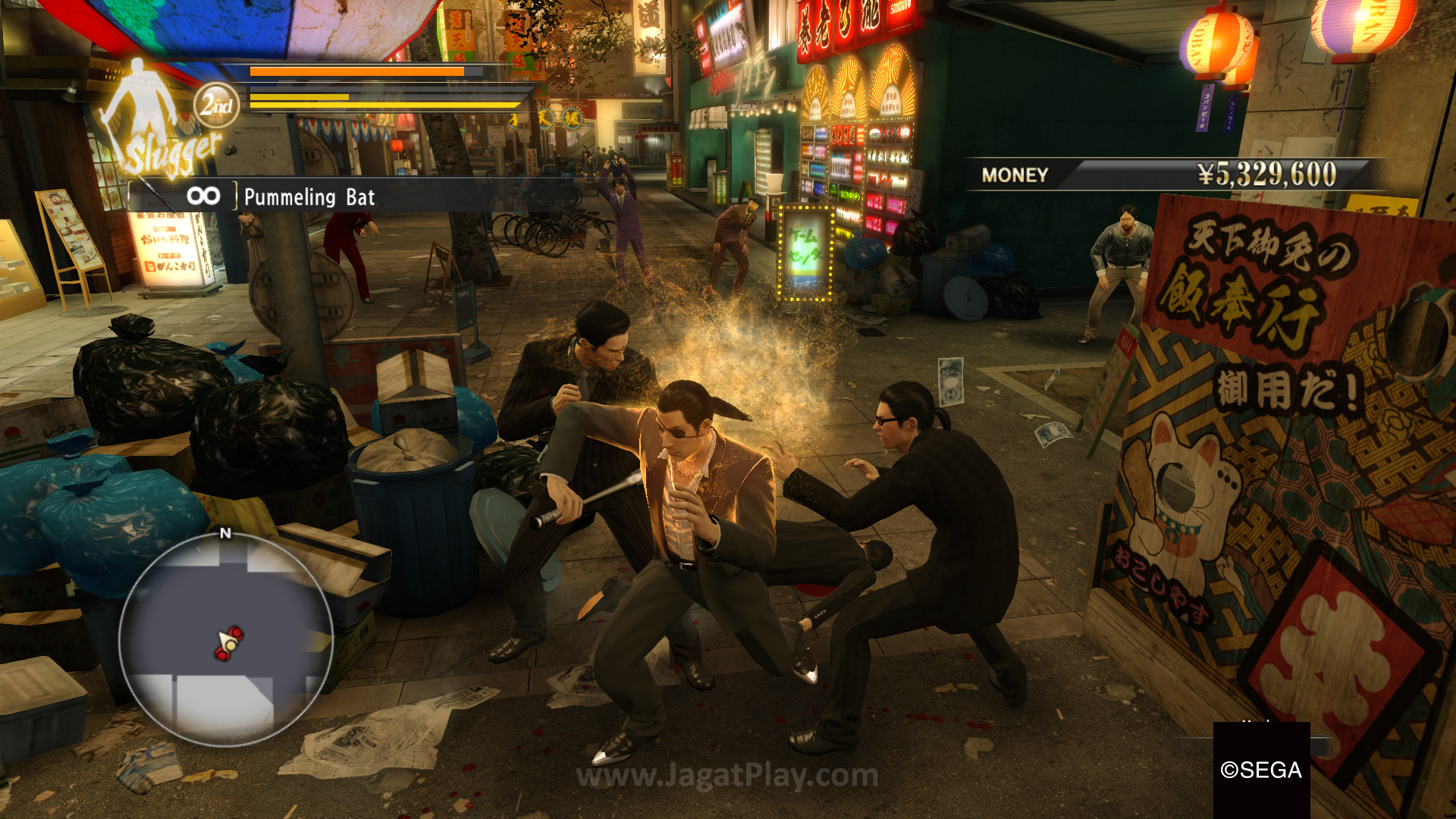Screen dimensions: 1456x819
Task: Click the Pummeling Bat weapon label
Action: 309,197
